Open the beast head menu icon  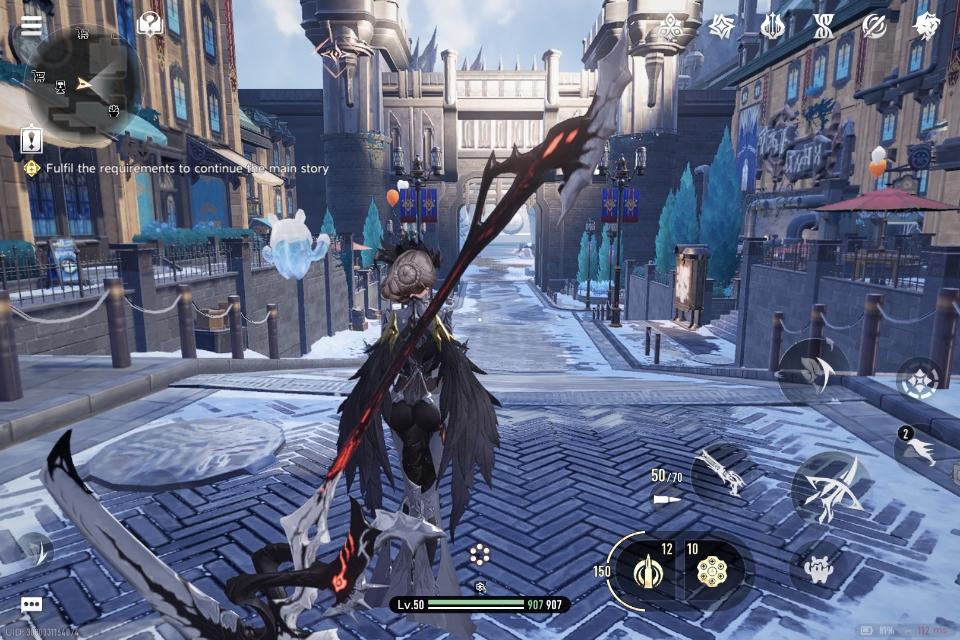click(926, 26)
